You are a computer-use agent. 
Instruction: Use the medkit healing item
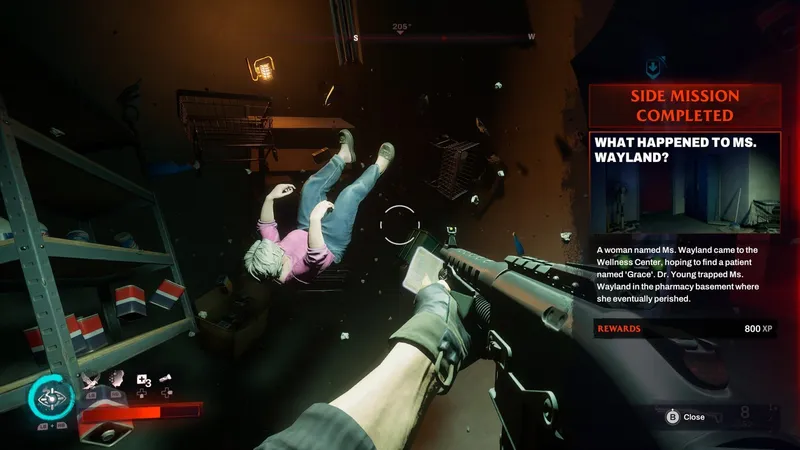point(141,379)
